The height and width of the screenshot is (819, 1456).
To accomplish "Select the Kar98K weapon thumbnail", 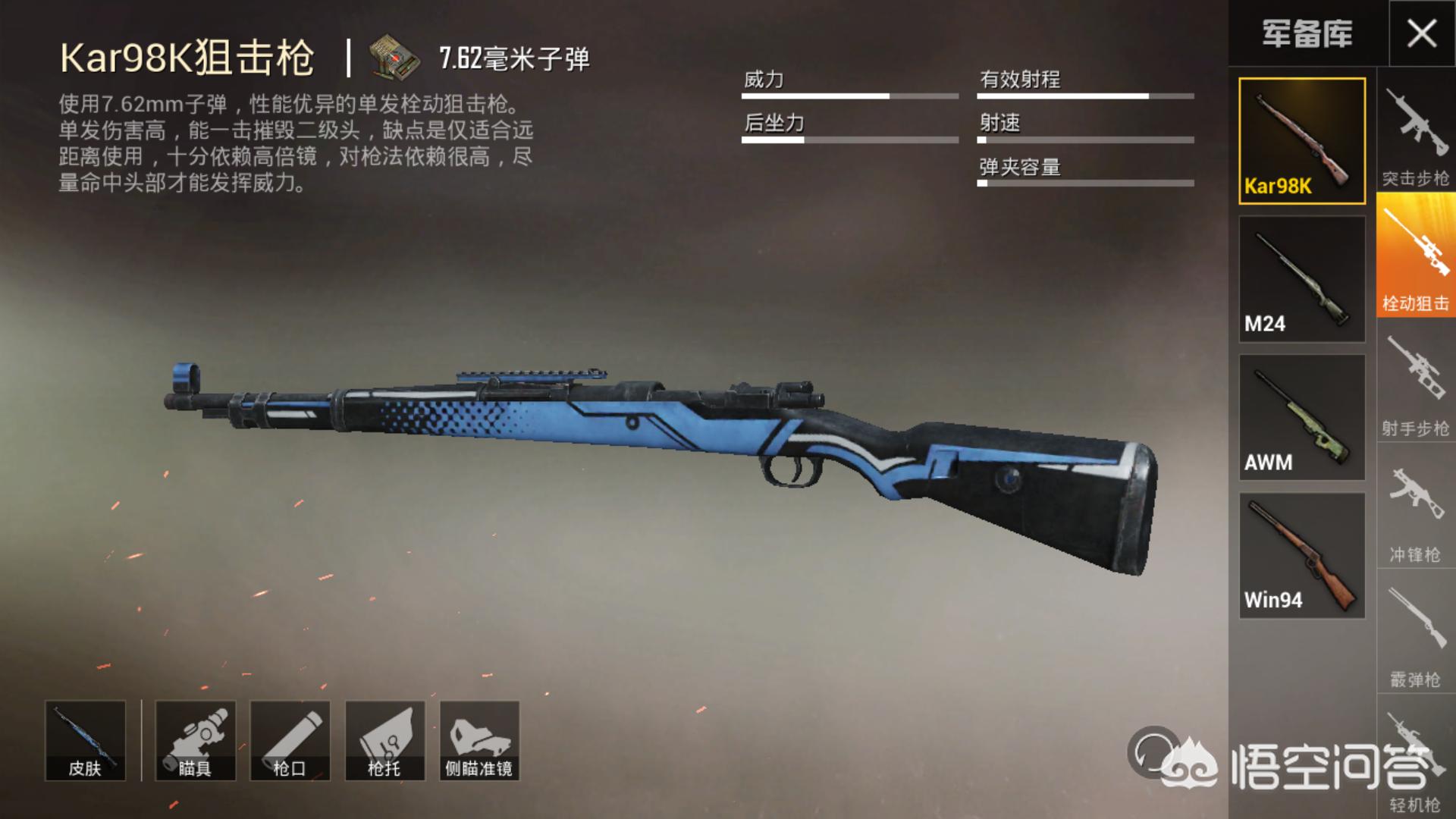I will click(1301, 141).
